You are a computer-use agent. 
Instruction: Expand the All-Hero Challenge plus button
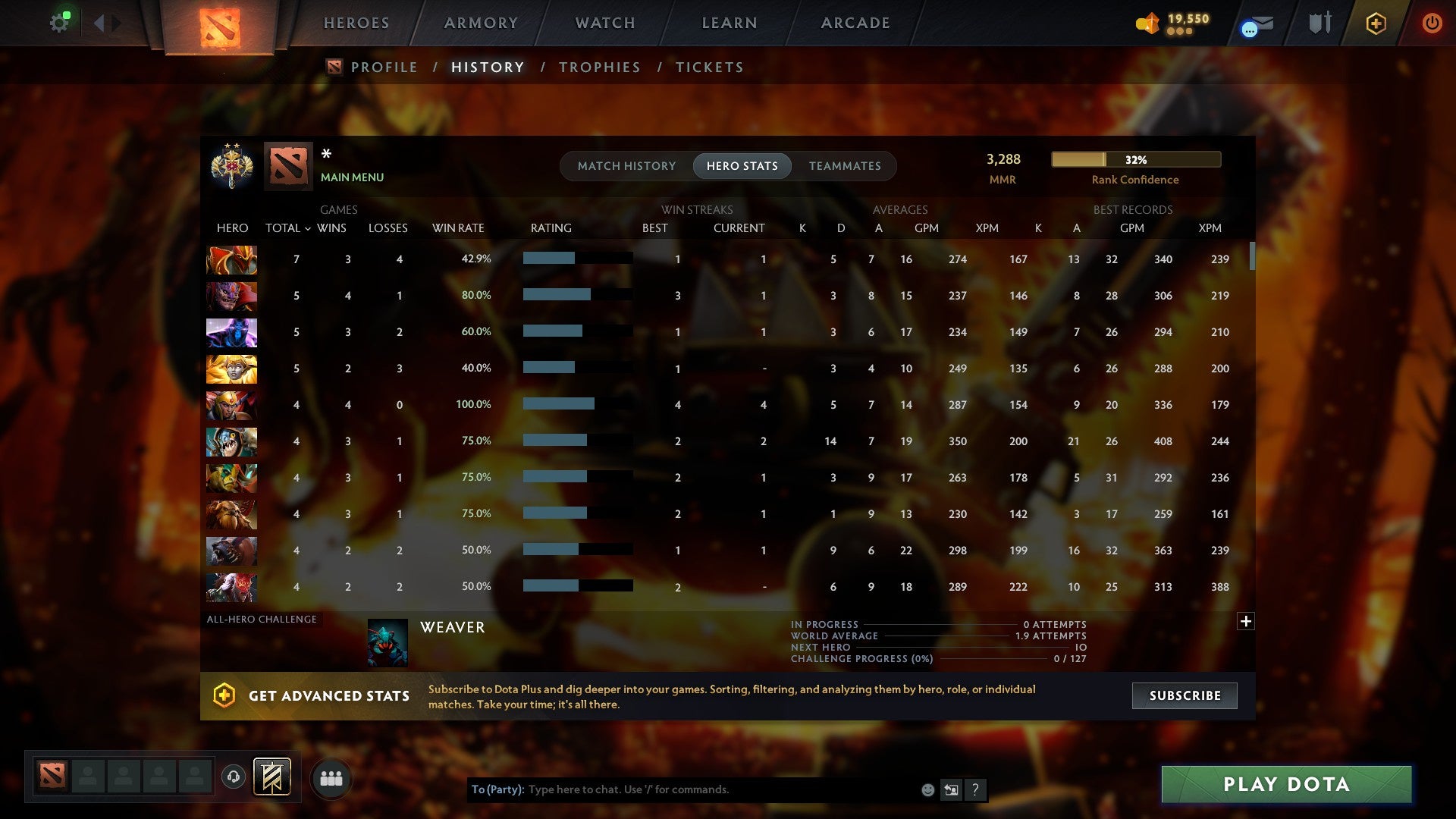1247,620
